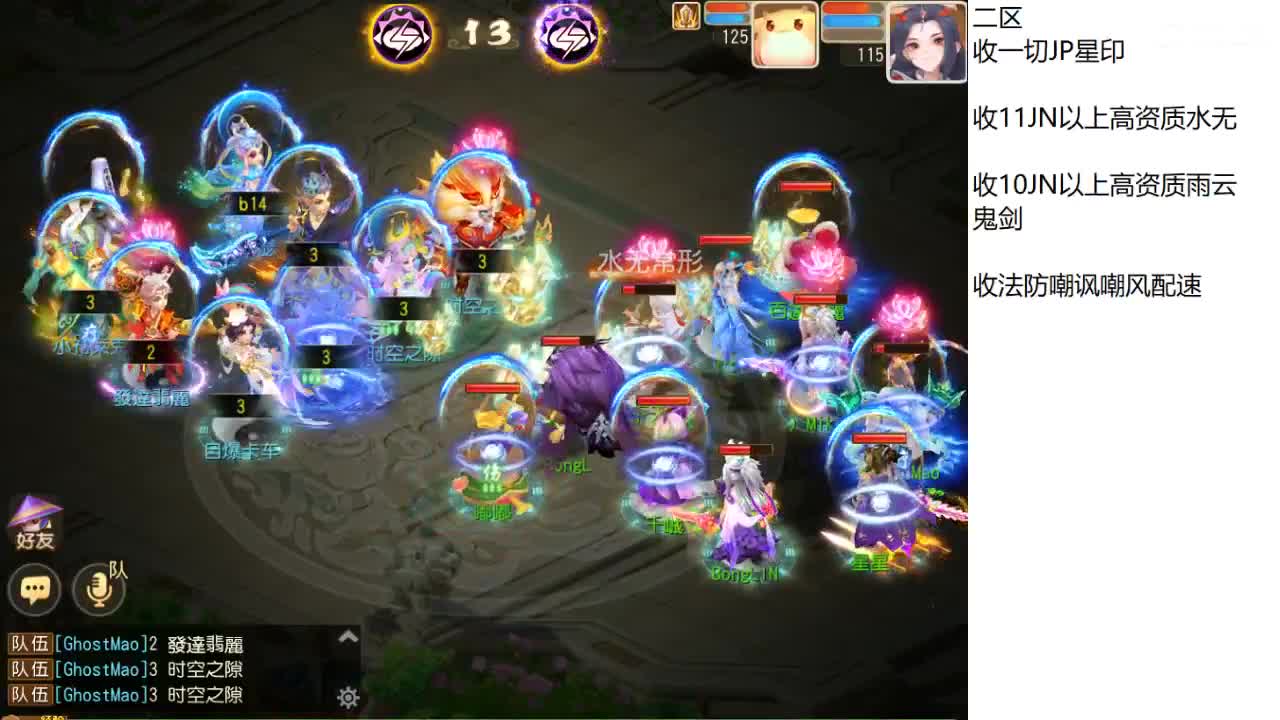Toggle the 队 team voice microphone
The height and width of the screenshot is (720, 1280).
pyautogui.click(x=98, y=590)
